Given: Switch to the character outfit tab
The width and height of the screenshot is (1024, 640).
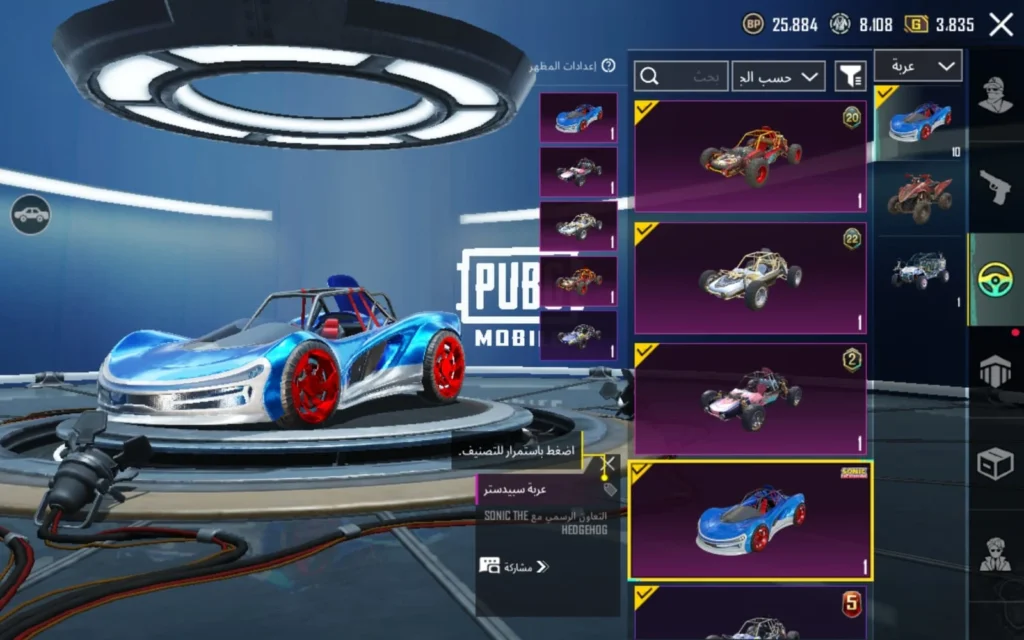Looking at the screenshot, I should pos(995,98).
